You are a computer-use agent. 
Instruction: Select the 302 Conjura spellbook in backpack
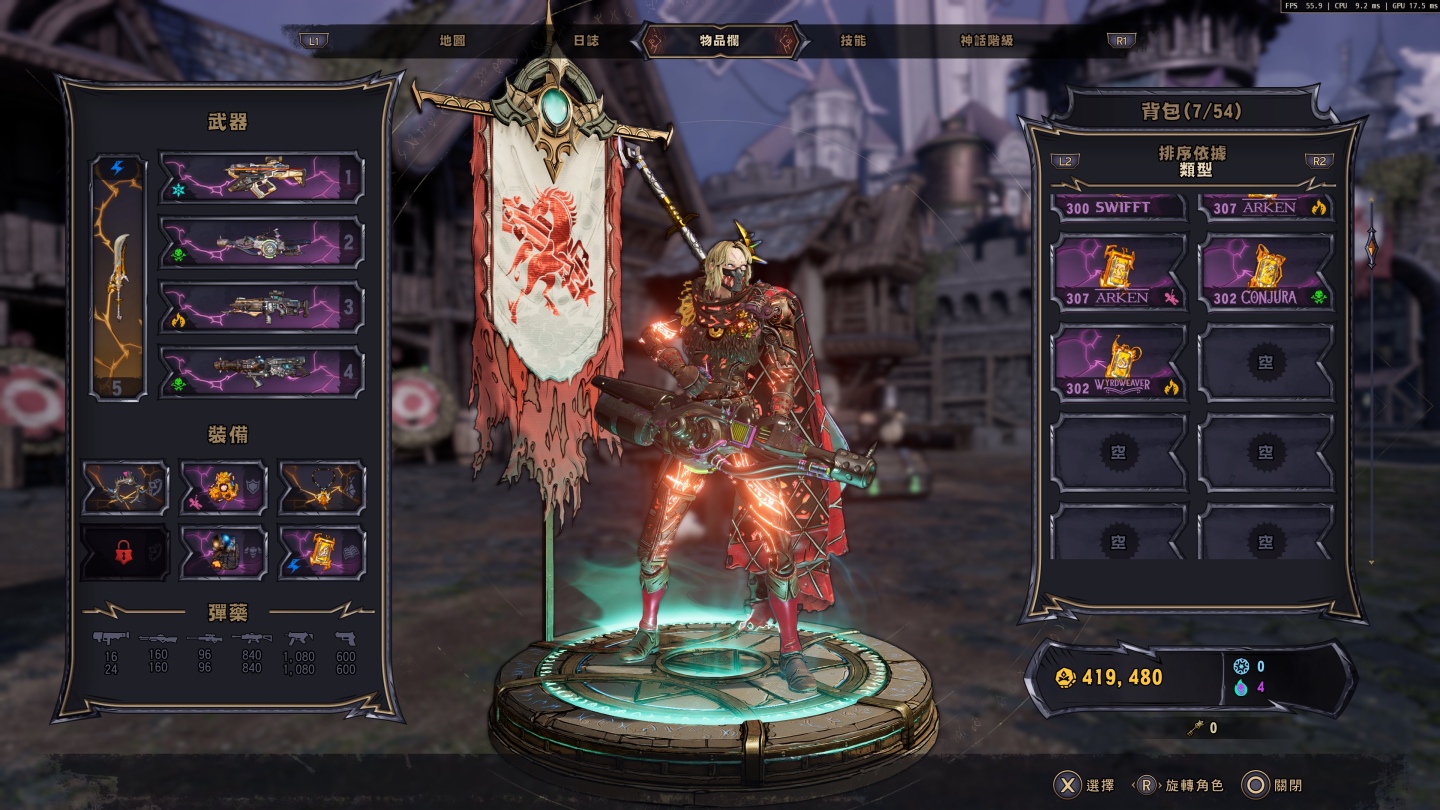1266,273
